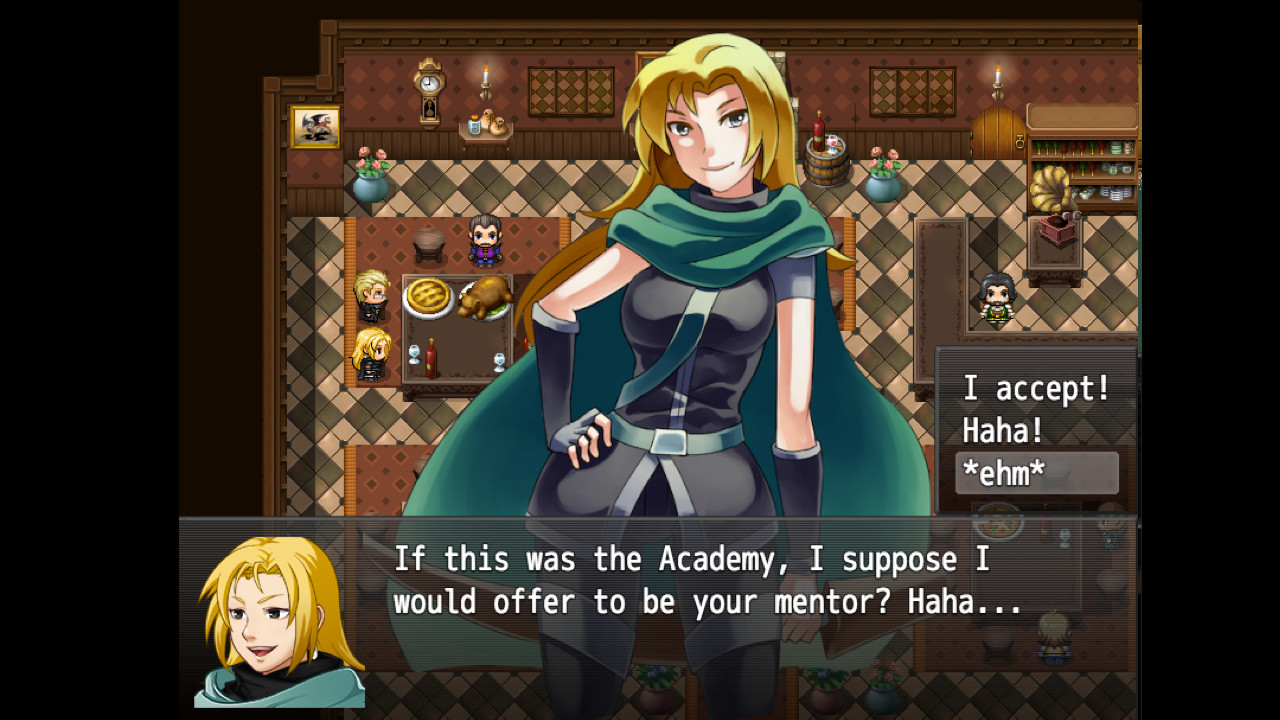Viewport: 1280px width, 720px height.
Task: Click the pink flowers in the left vase
Action: tap(370, 165)
